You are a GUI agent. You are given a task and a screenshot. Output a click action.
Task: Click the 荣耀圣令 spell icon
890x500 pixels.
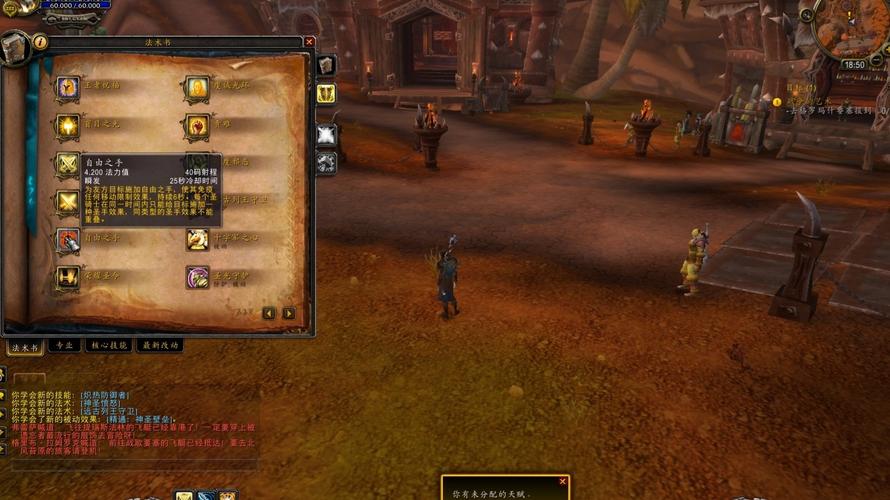tap(67, 277)
